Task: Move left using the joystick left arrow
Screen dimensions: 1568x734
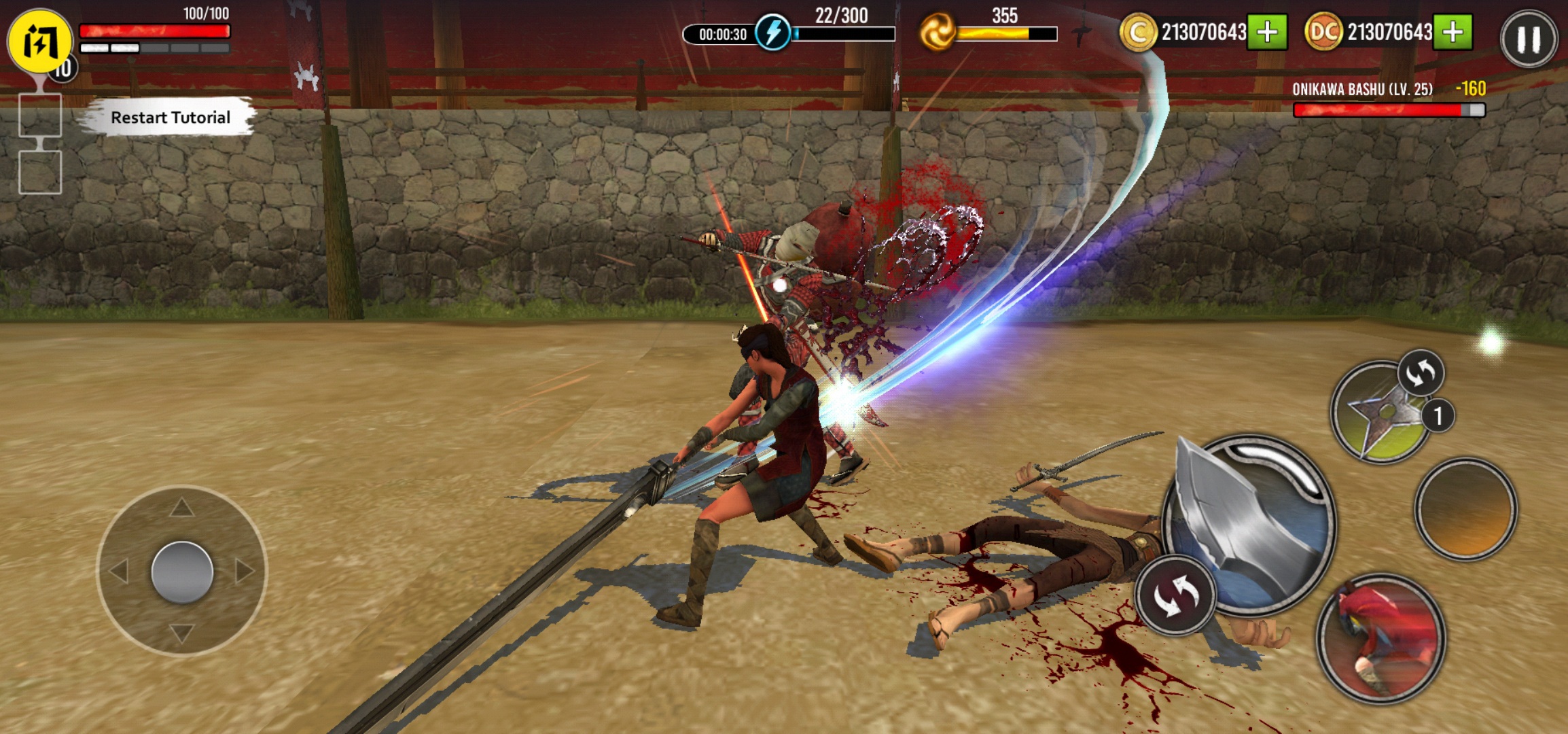Action: [x=119, y=571]
